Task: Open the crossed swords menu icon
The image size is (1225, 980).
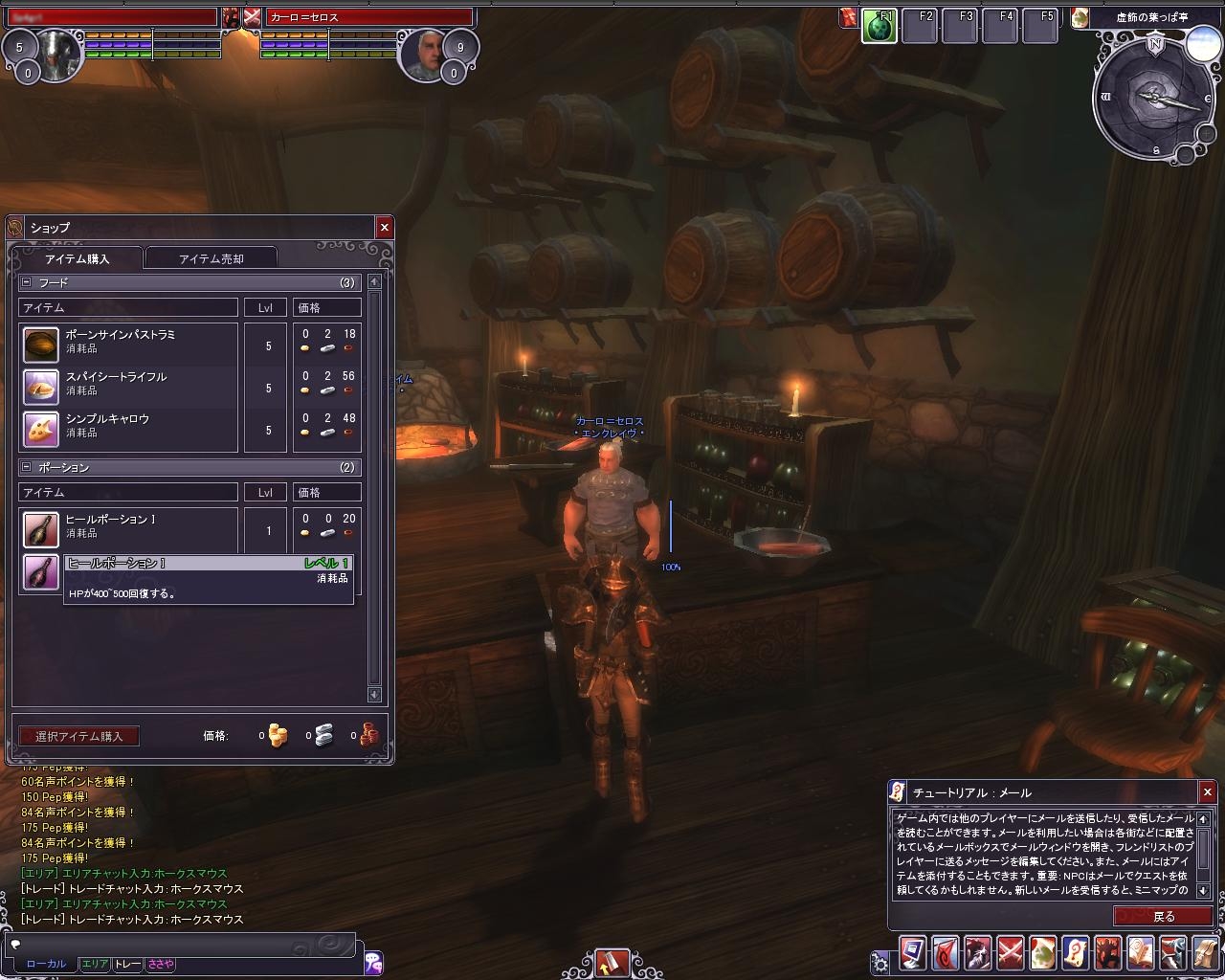Action: [x=1011, y=953]
